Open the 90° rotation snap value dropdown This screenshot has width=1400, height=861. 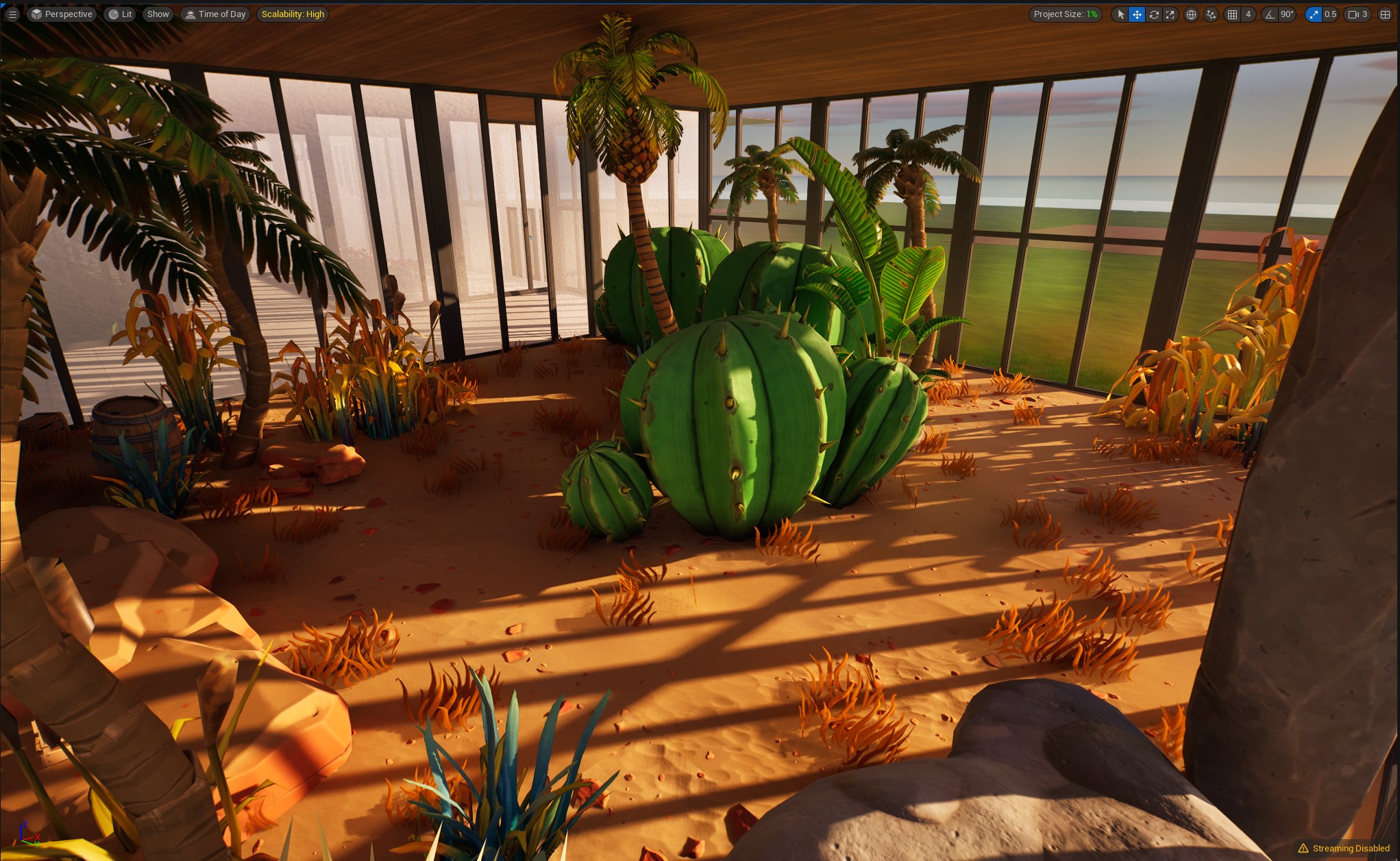[1287, 14]
